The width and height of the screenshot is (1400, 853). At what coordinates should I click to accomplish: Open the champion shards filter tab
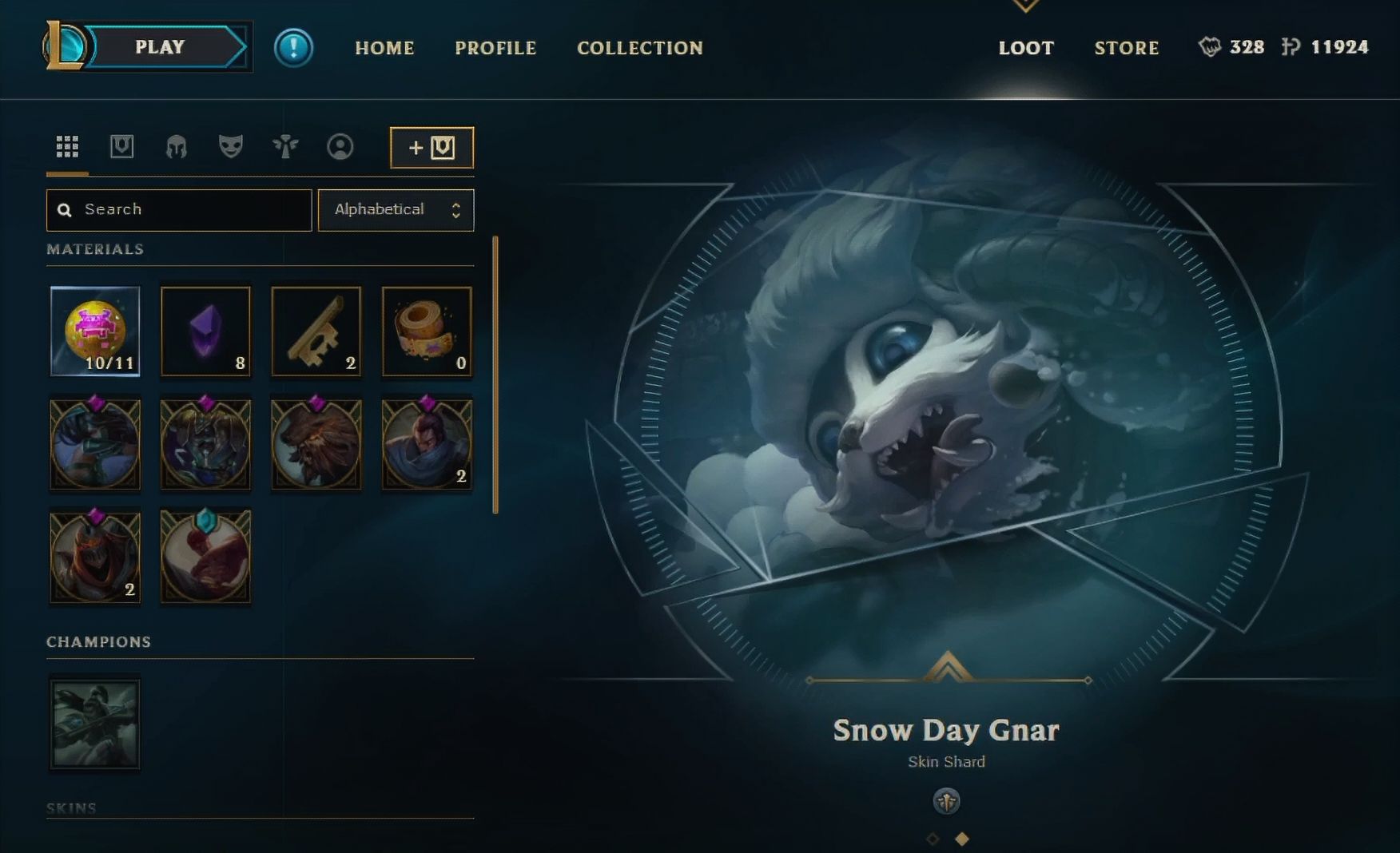177,146
